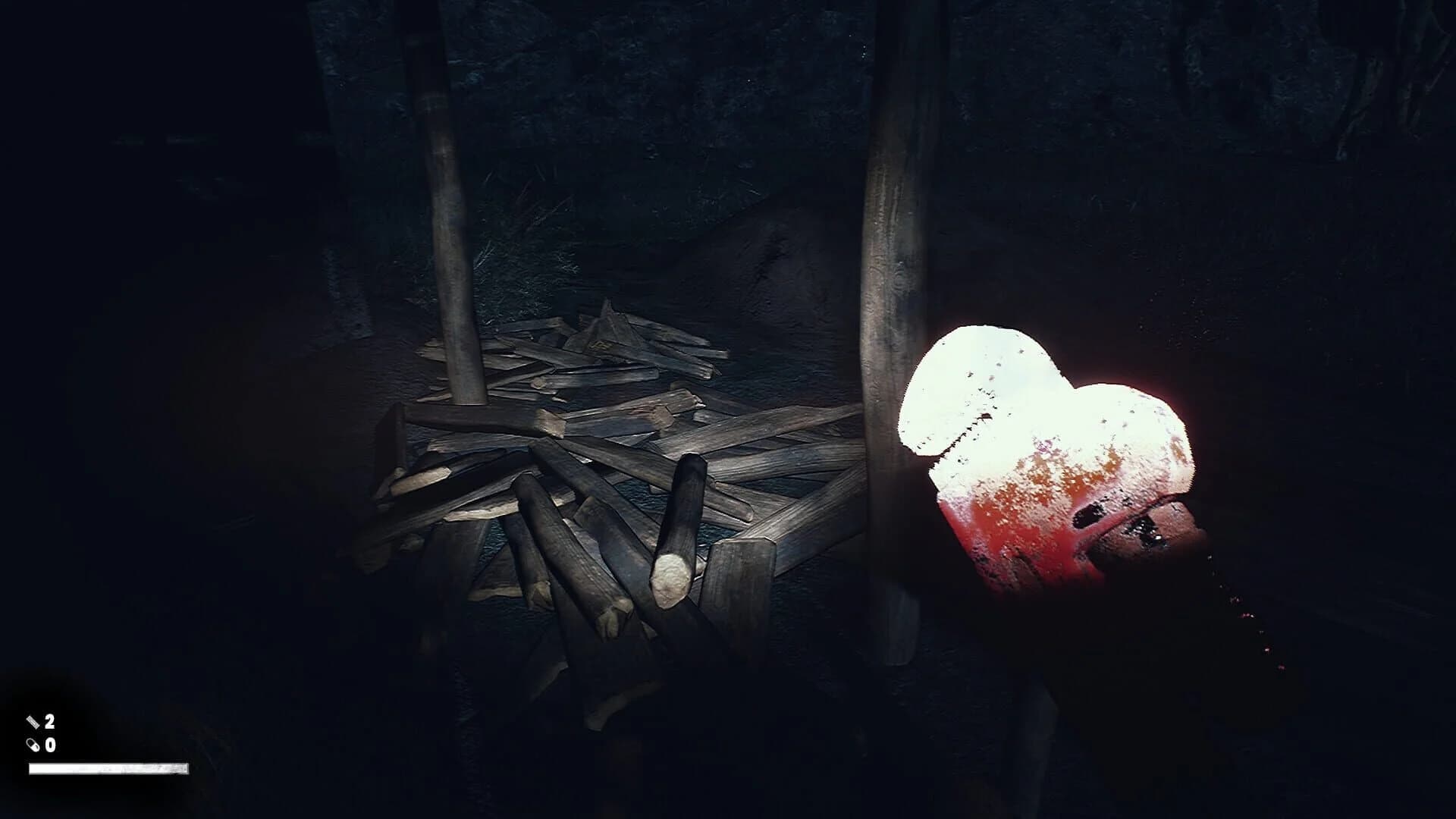Select the club weapon icon in HUD
This screenshot has height=819, width=1456.
pyautogui.click(x=33, y=721)
